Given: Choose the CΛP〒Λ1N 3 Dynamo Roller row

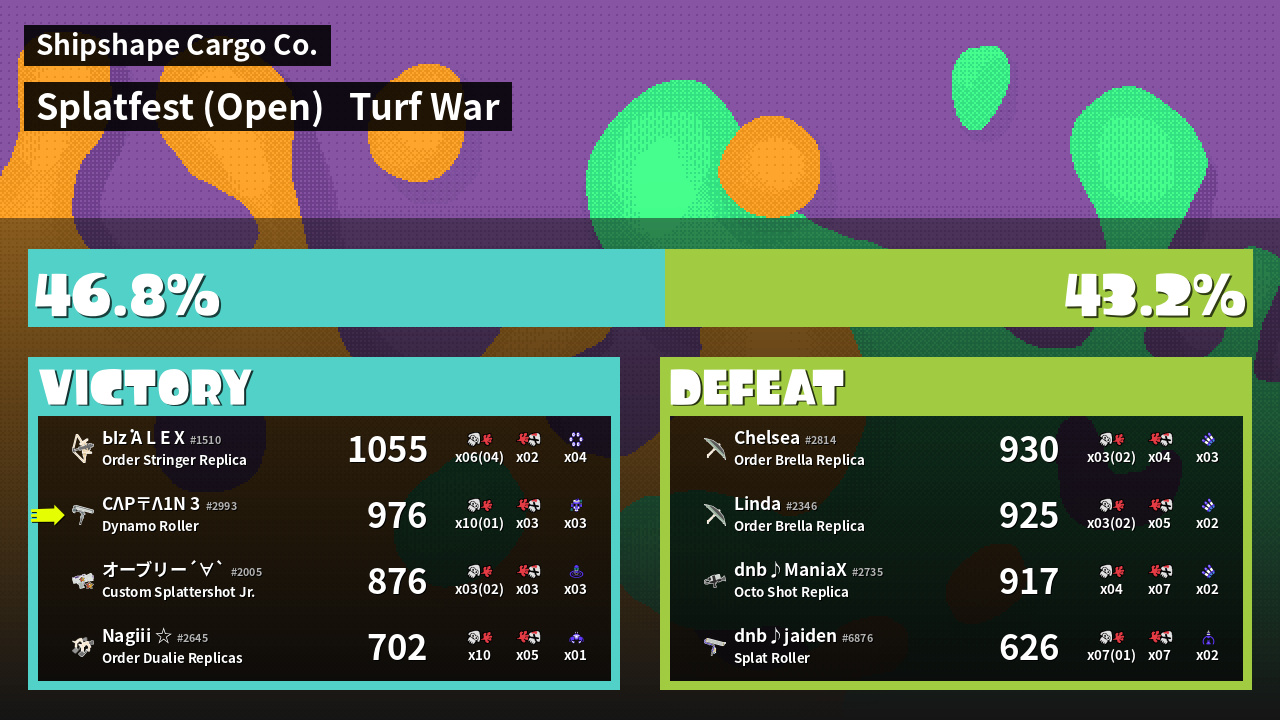Looking at the screenshot, I should click(x=324, y=515).
